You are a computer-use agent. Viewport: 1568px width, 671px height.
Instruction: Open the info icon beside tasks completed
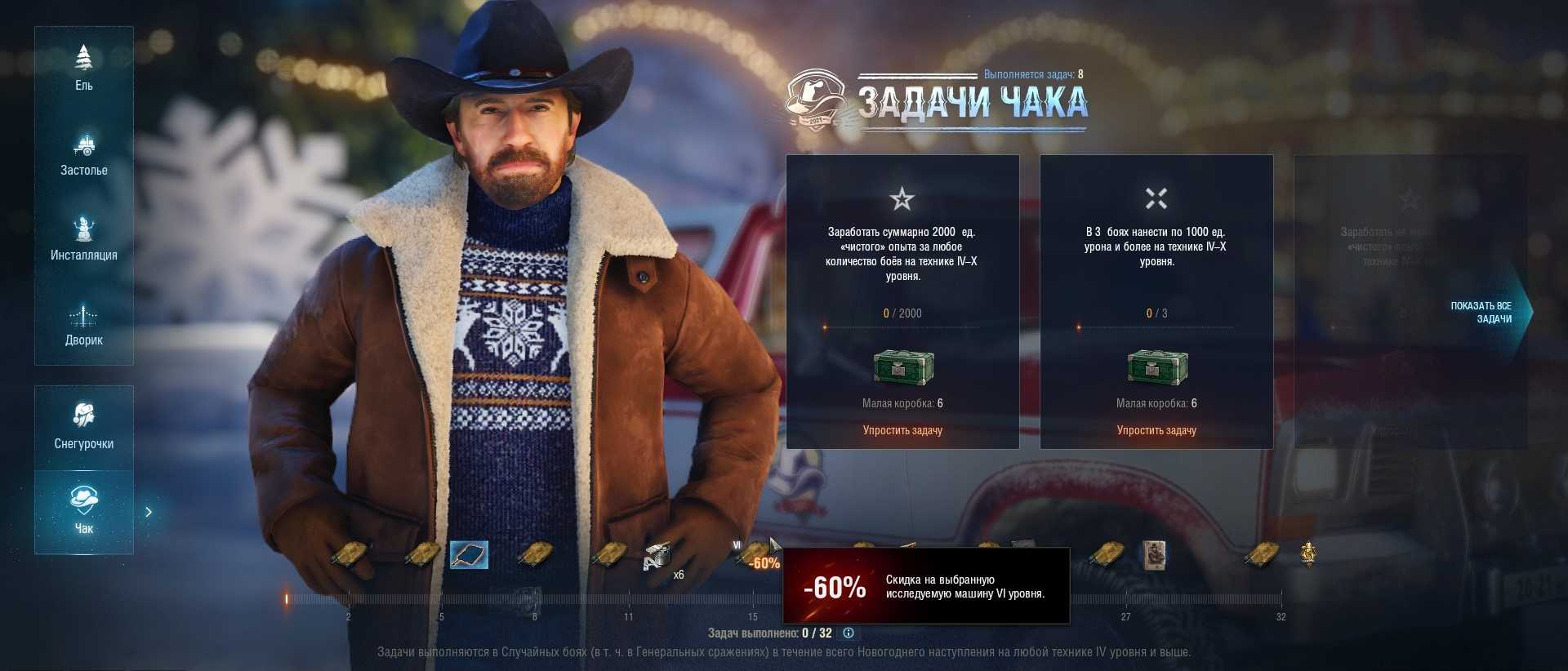(x=849, y=633)
